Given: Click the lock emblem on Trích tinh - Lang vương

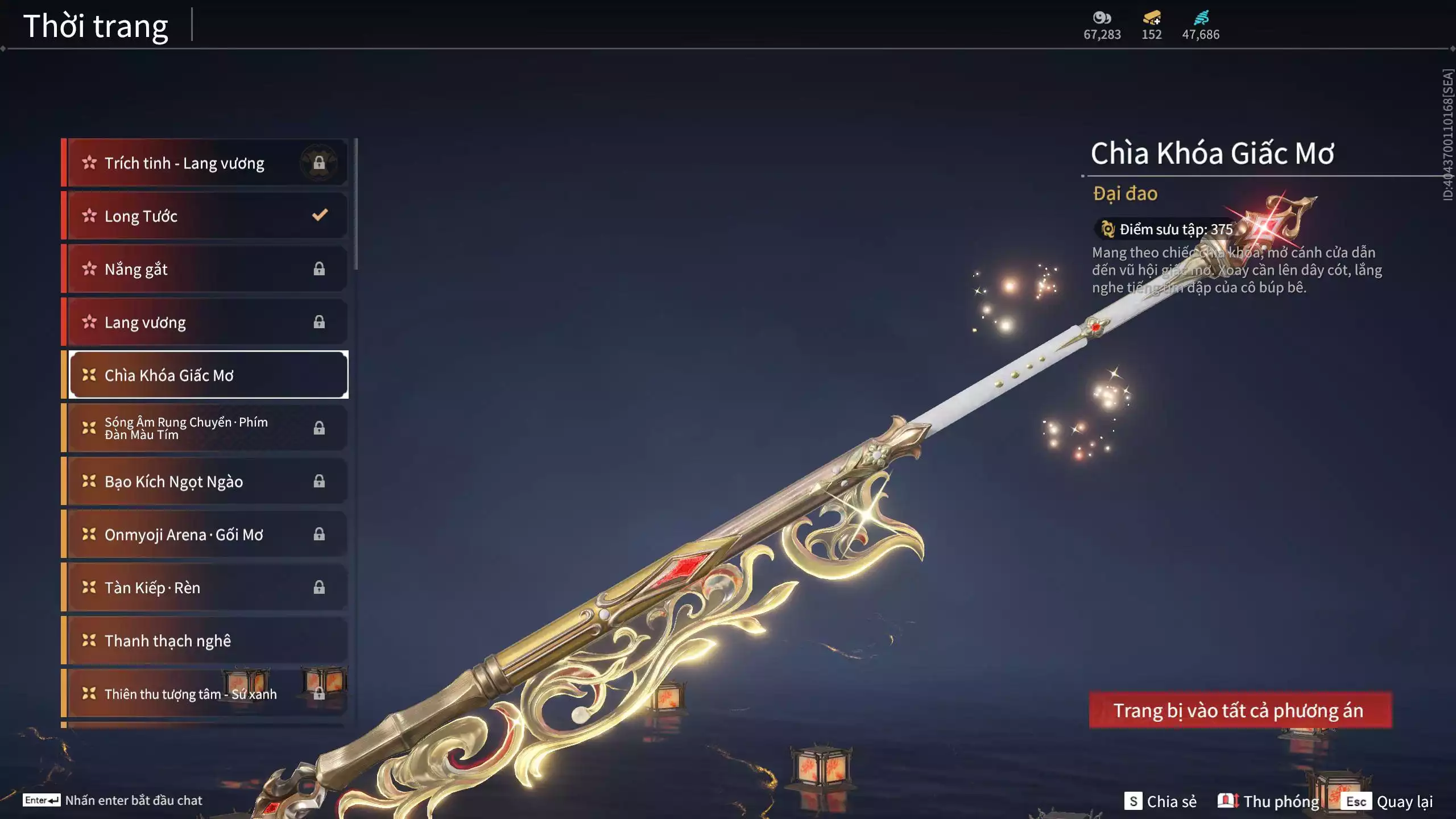Looking at the screenshot, I should tap(318, 162).
